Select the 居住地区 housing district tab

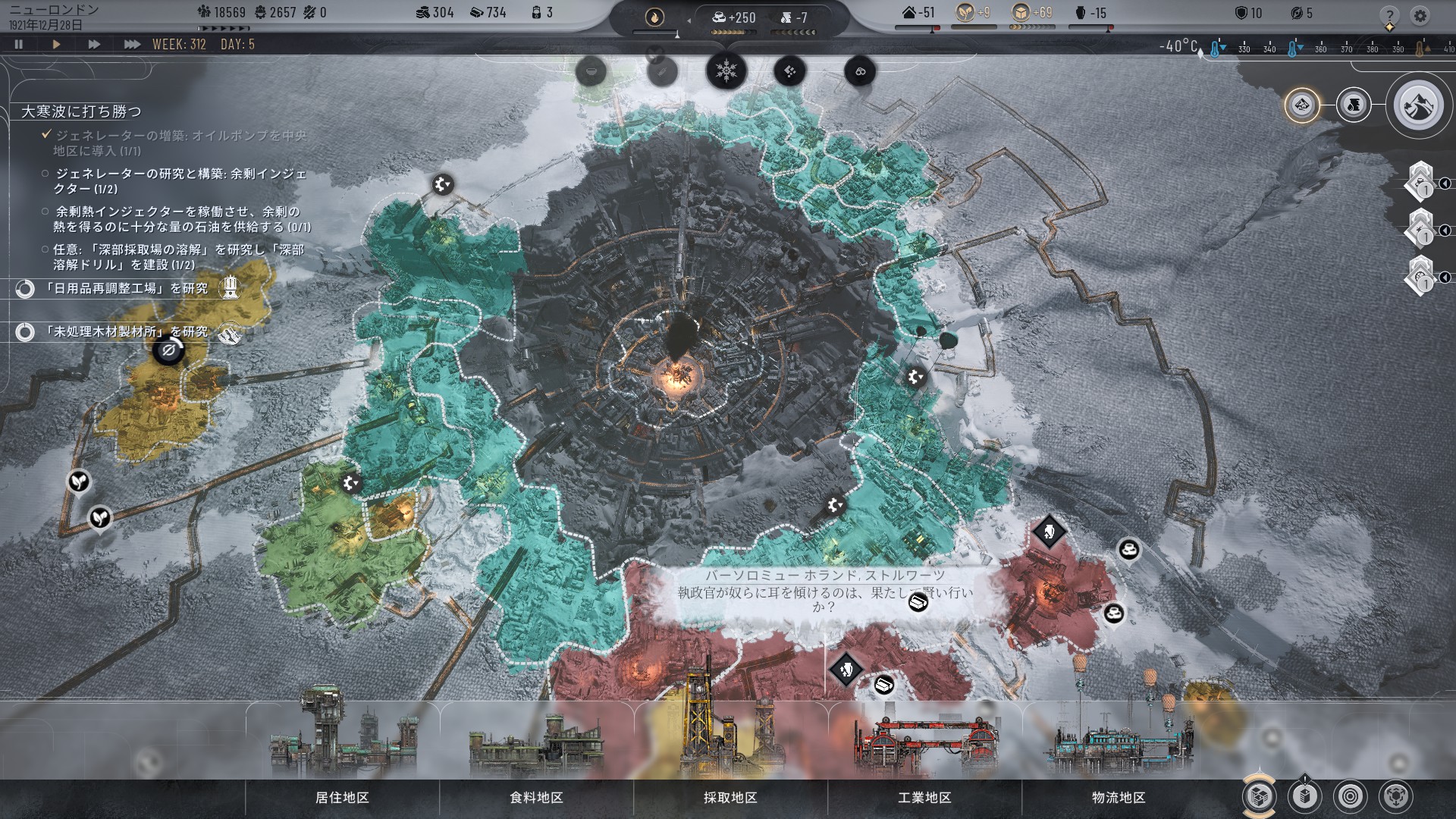point(342,798)
